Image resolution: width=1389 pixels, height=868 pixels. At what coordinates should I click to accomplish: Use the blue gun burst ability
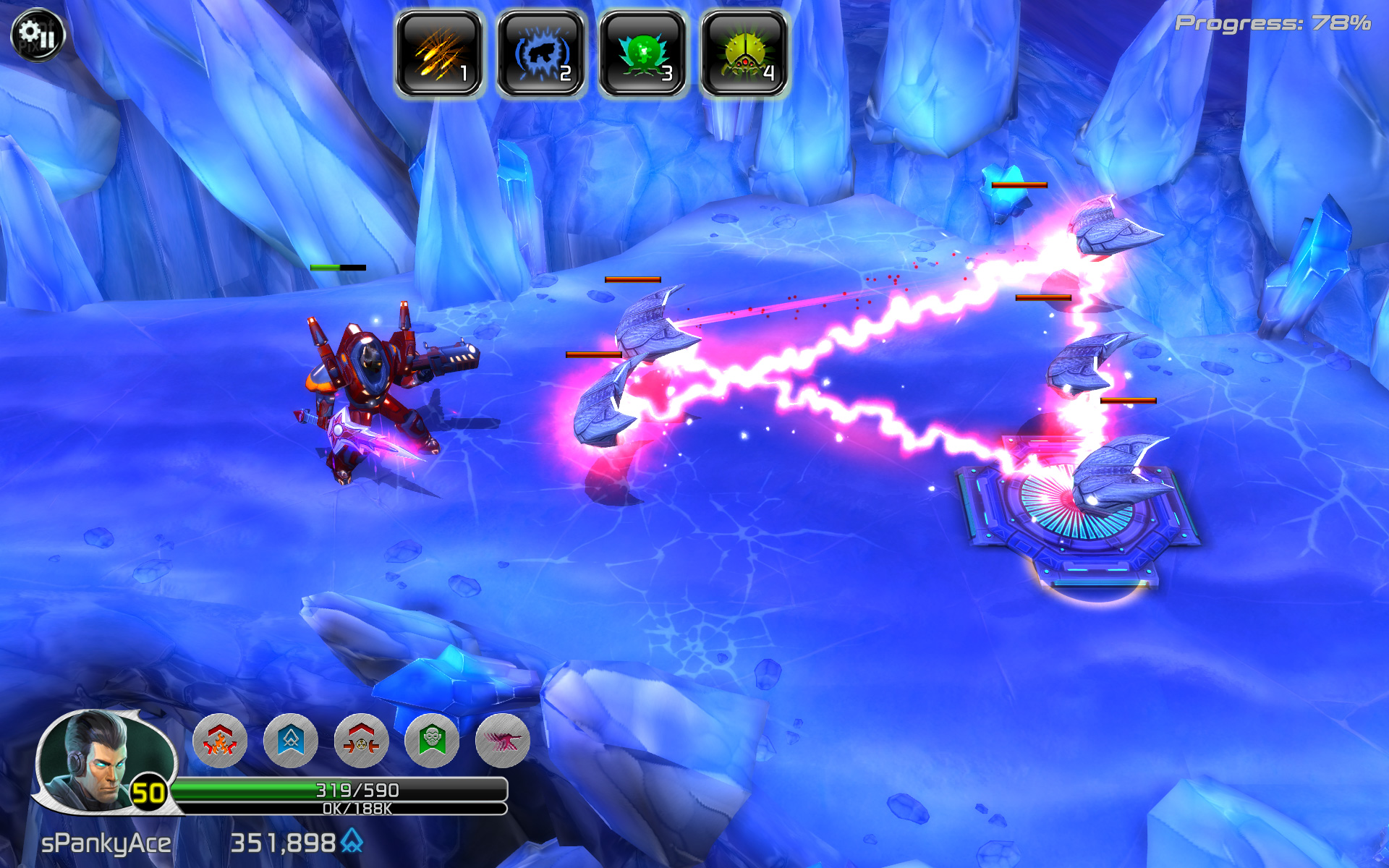point(540,54)
